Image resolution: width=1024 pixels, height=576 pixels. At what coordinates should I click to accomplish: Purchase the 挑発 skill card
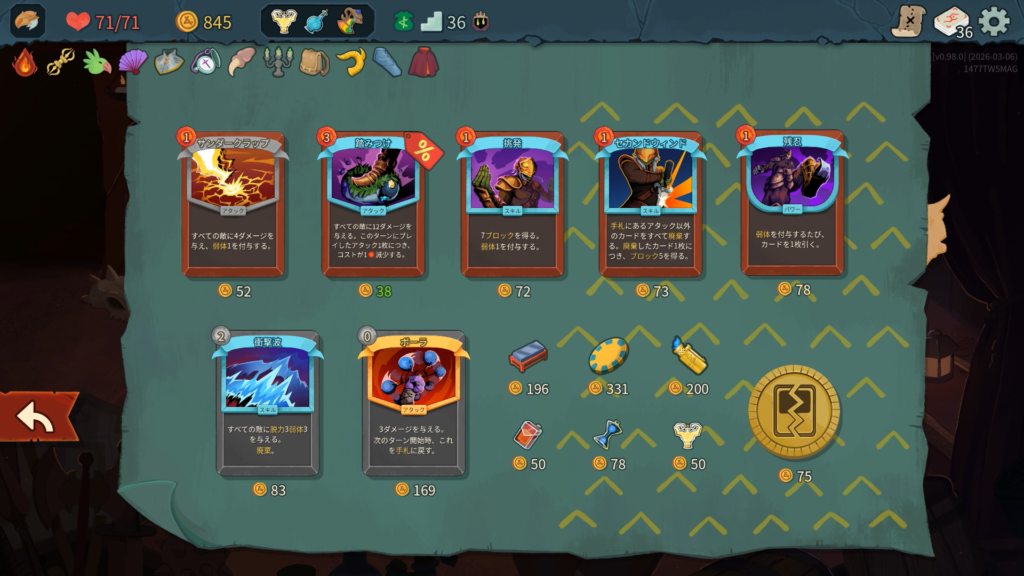(x=512, y=205)
